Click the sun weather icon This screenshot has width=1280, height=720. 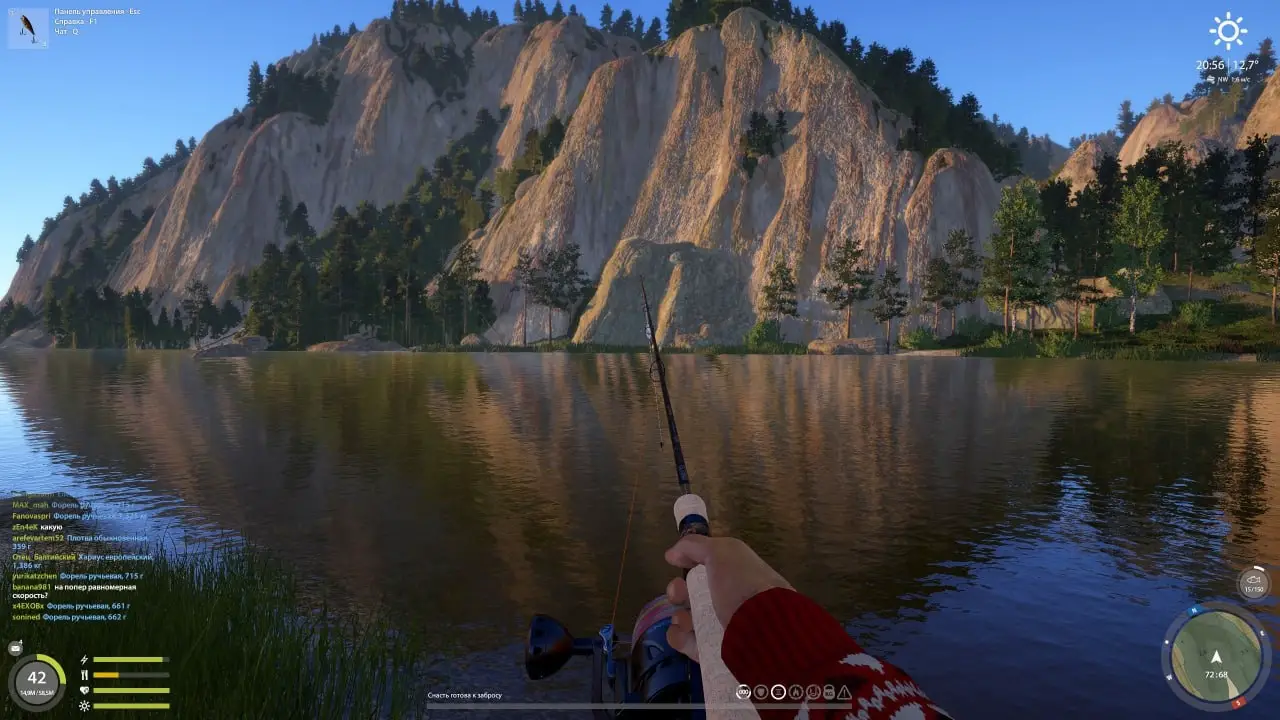[1227, 31]
